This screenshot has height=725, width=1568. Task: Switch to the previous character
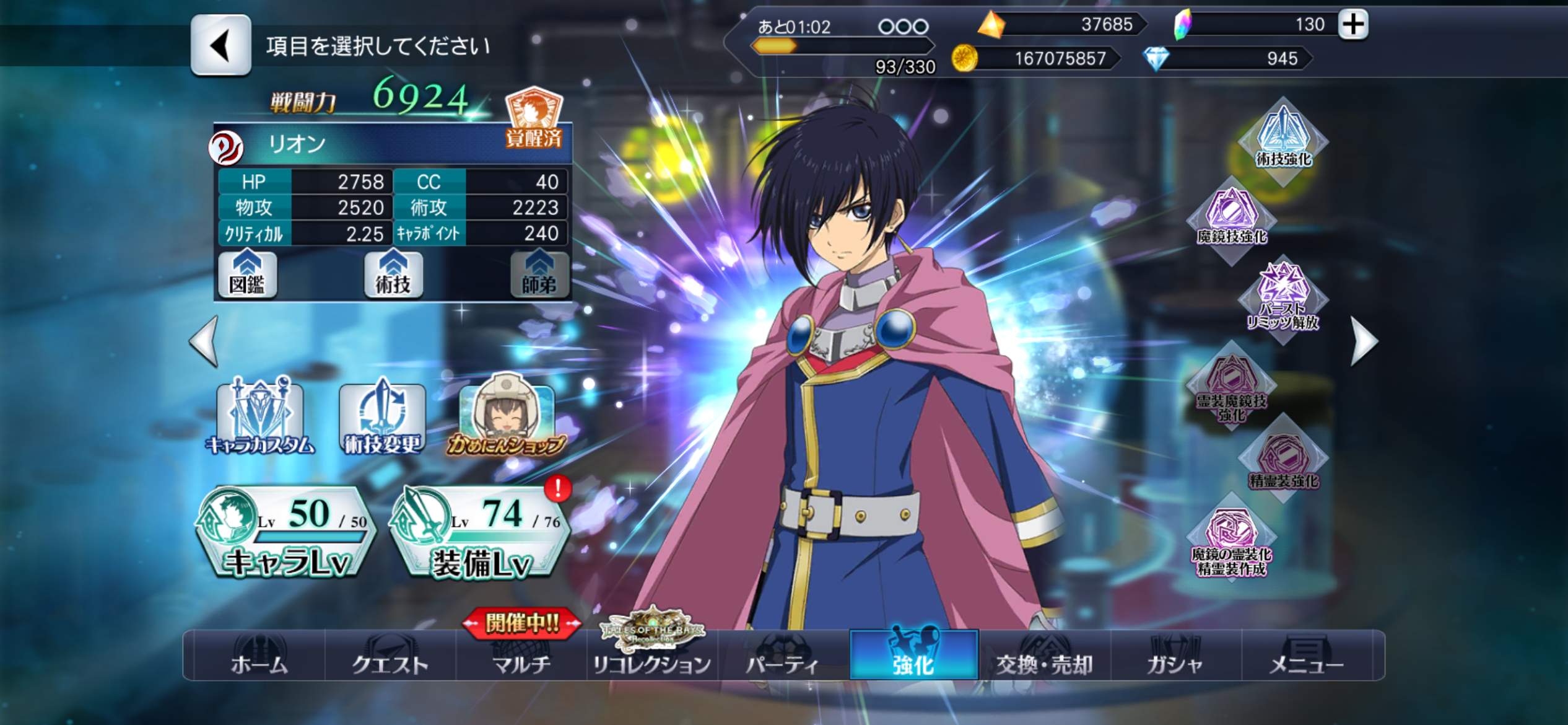click(205, 341)
